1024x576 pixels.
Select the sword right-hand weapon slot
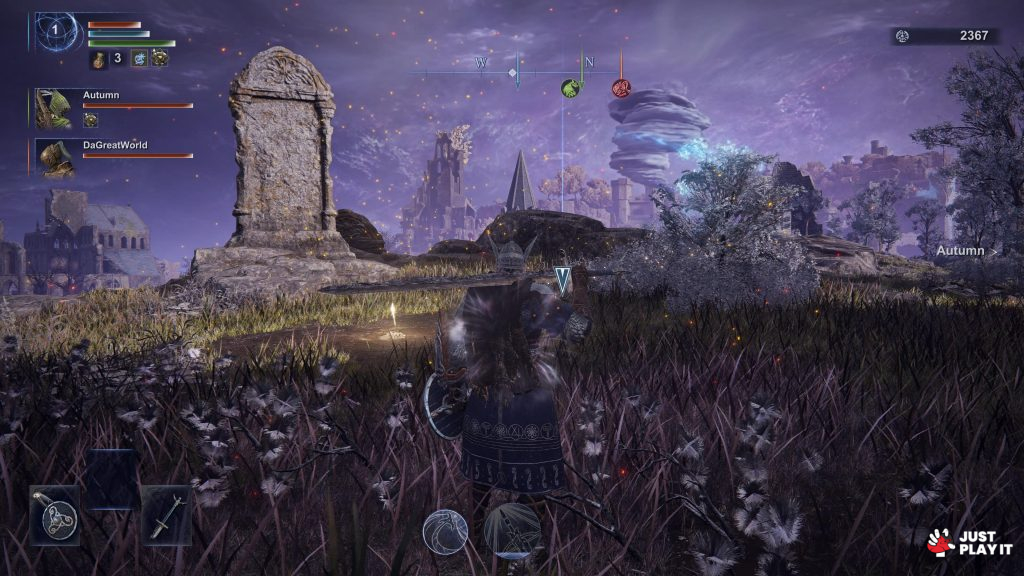[x=164, y=516]
